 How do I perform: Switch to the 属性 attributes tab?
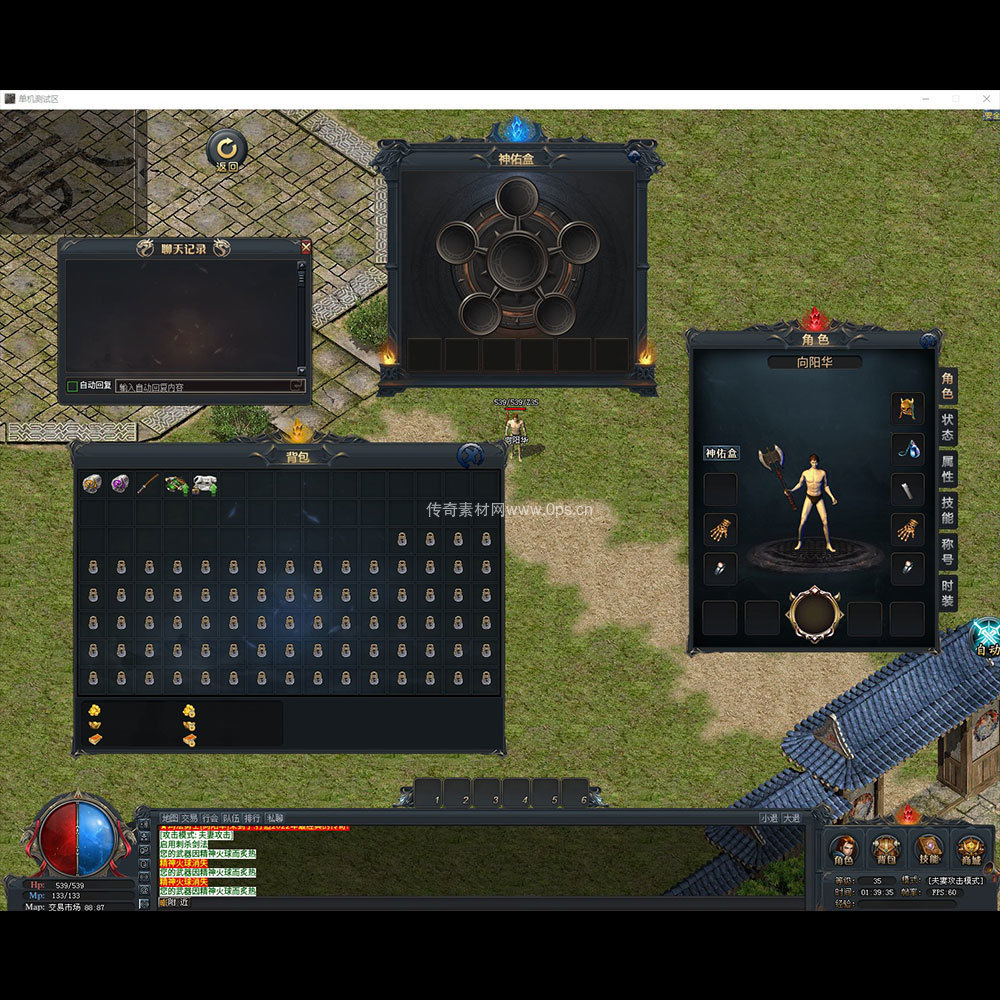[947, 469]
